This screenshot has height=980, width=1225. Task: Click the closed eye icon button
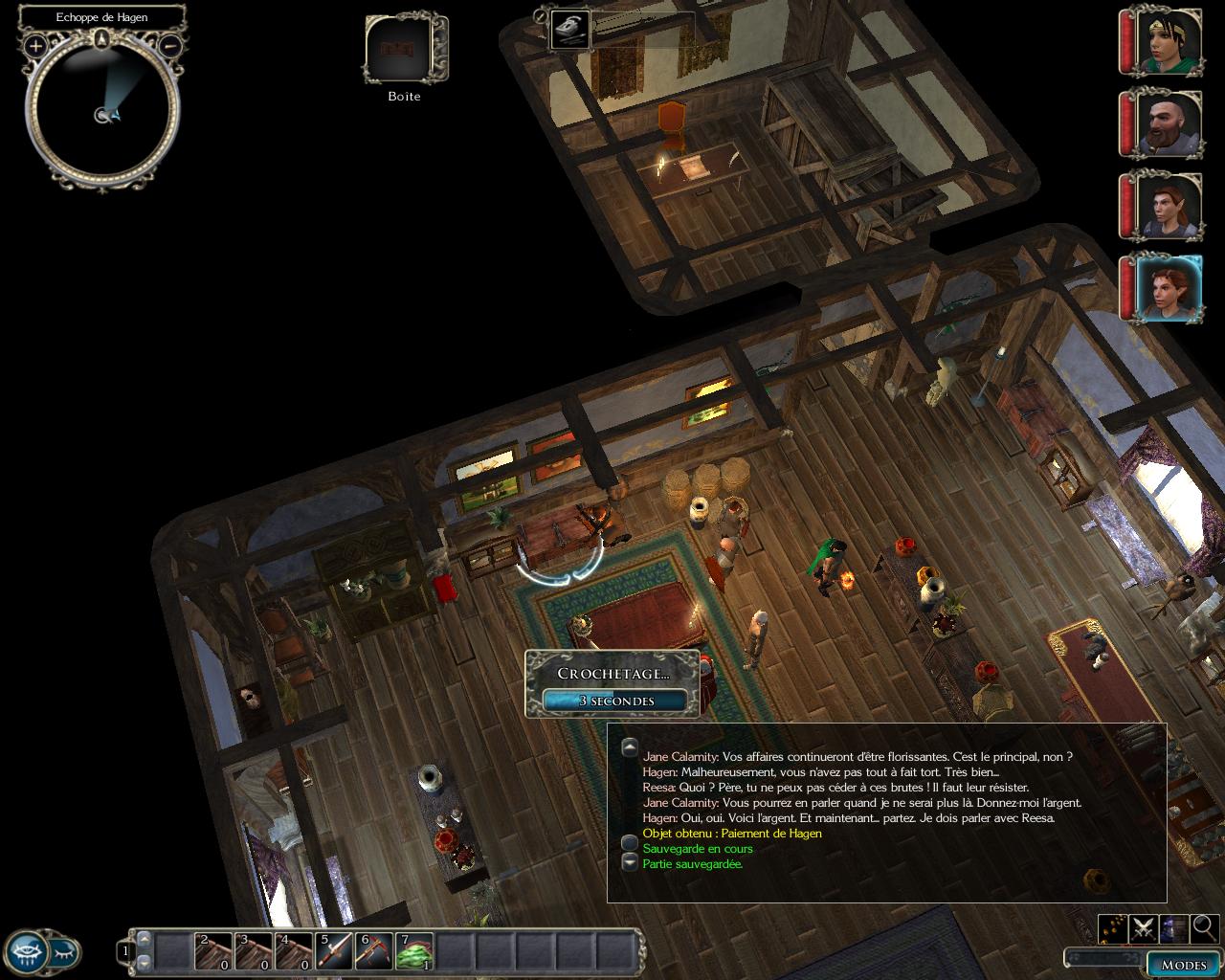(x=64, y=951)
